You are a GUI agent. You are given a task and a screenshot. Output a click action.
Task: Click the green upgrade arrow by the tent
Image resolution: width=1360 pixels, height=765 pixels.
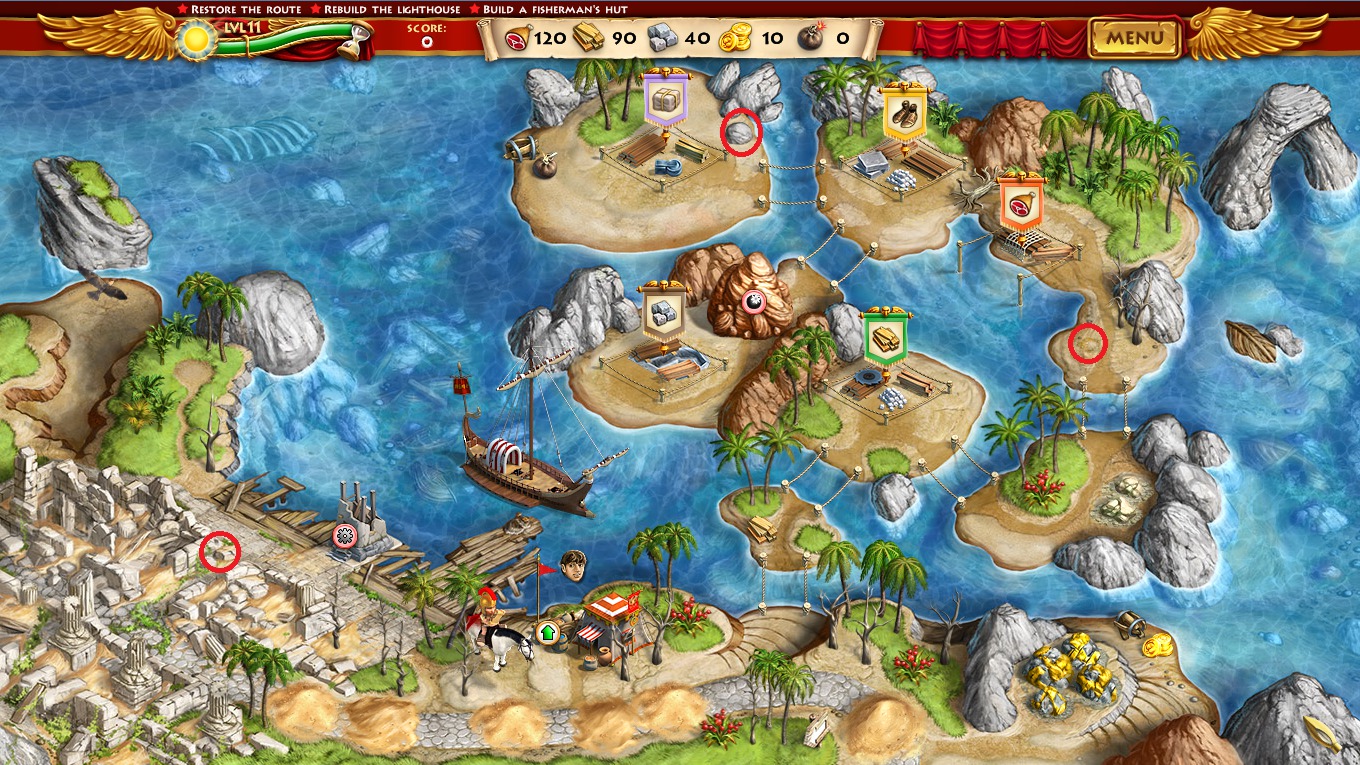coord(547,632)
